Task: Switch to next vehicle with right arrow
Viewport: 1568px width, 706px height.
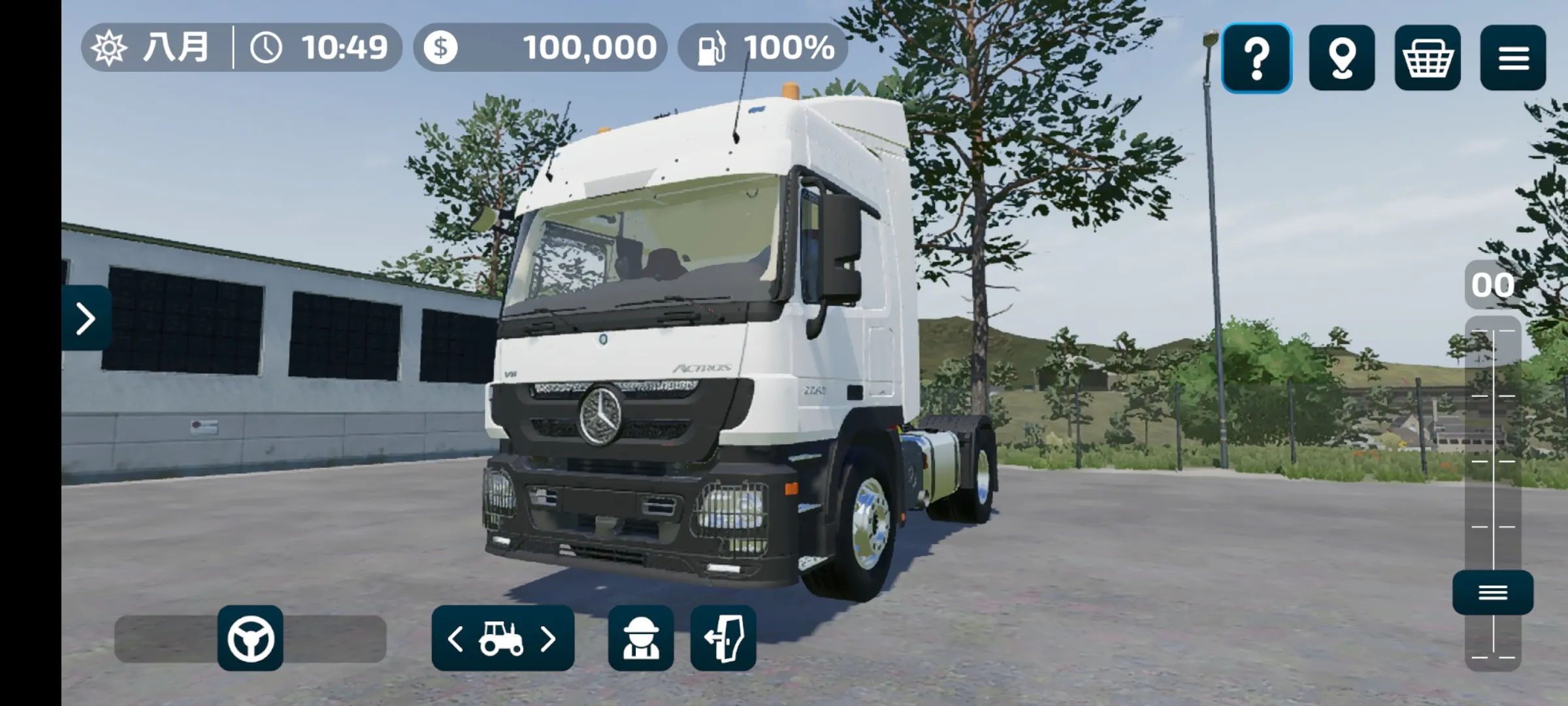Action: tap(549, 639)
